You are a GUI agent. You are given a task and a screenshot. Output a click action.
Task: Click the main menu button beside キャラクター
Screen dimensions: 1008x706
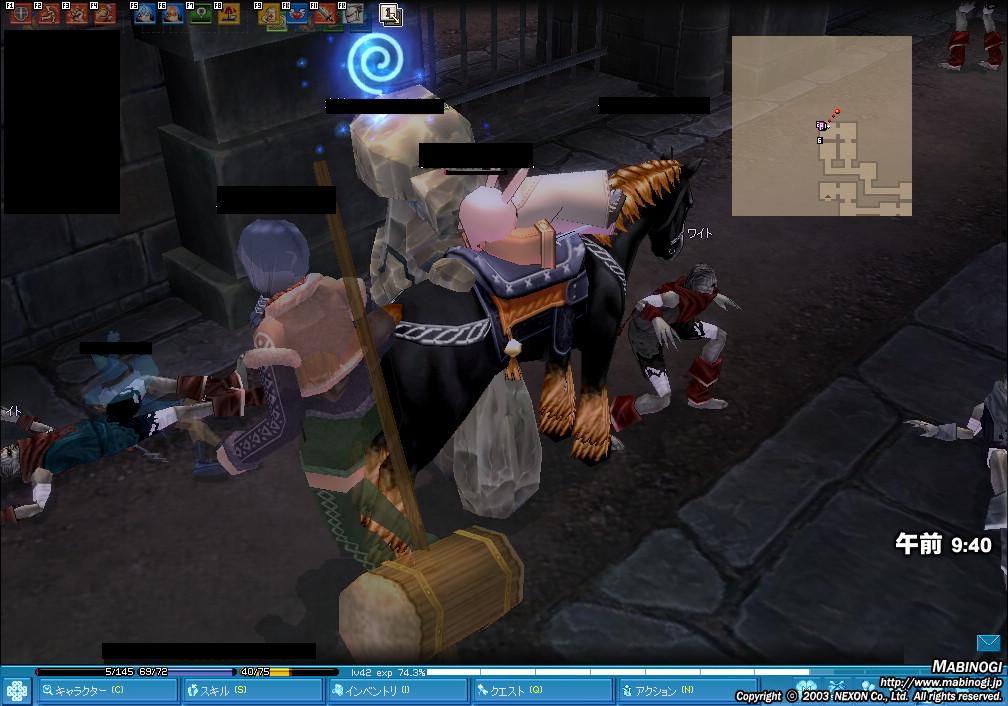tap(16, 690)
